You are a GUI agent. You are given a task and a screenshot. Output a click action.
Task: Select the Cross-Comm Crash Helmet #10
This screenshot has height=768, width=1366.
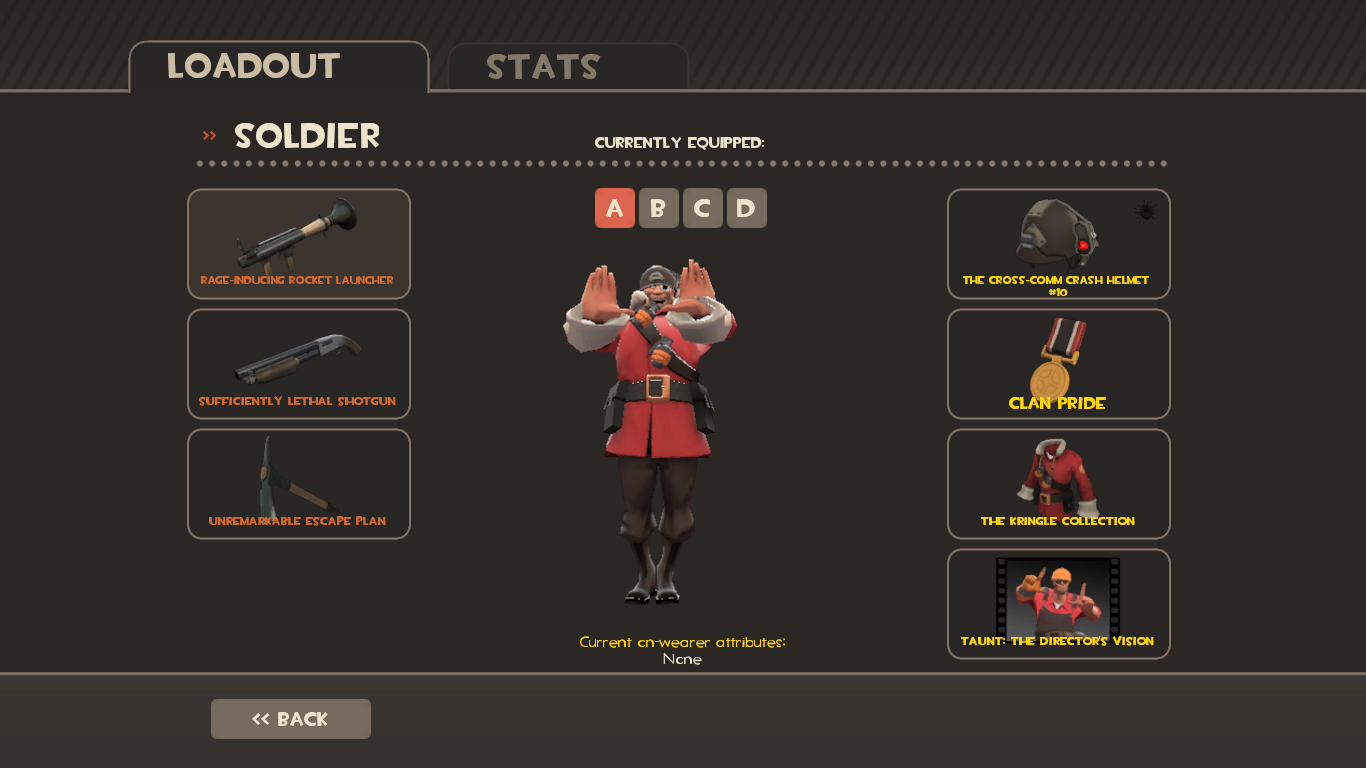pyautogui.click(x=1058, y=244)
